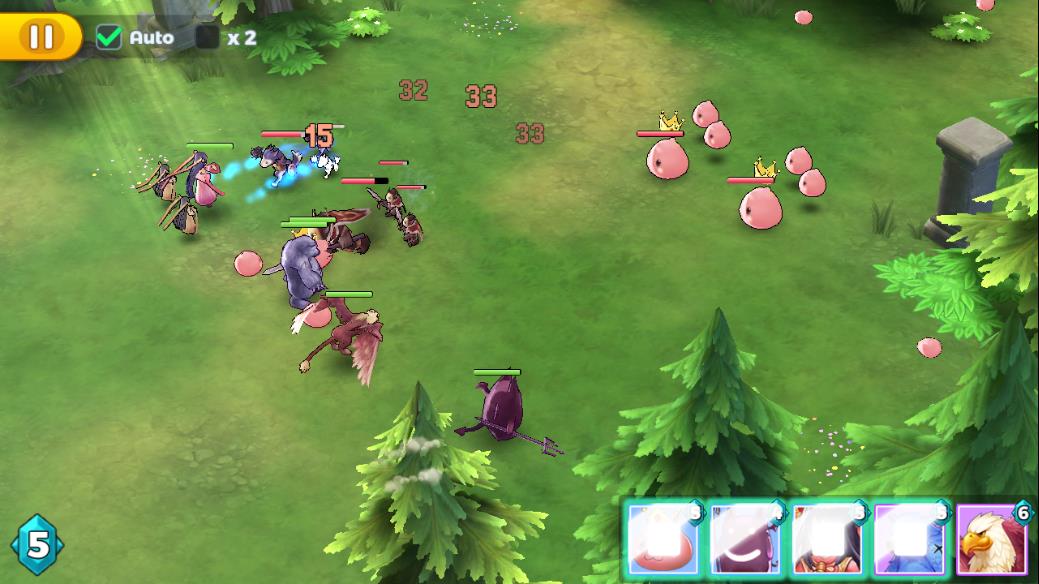
Task: Select the blue creature card
Action: [x=909, y=541]
